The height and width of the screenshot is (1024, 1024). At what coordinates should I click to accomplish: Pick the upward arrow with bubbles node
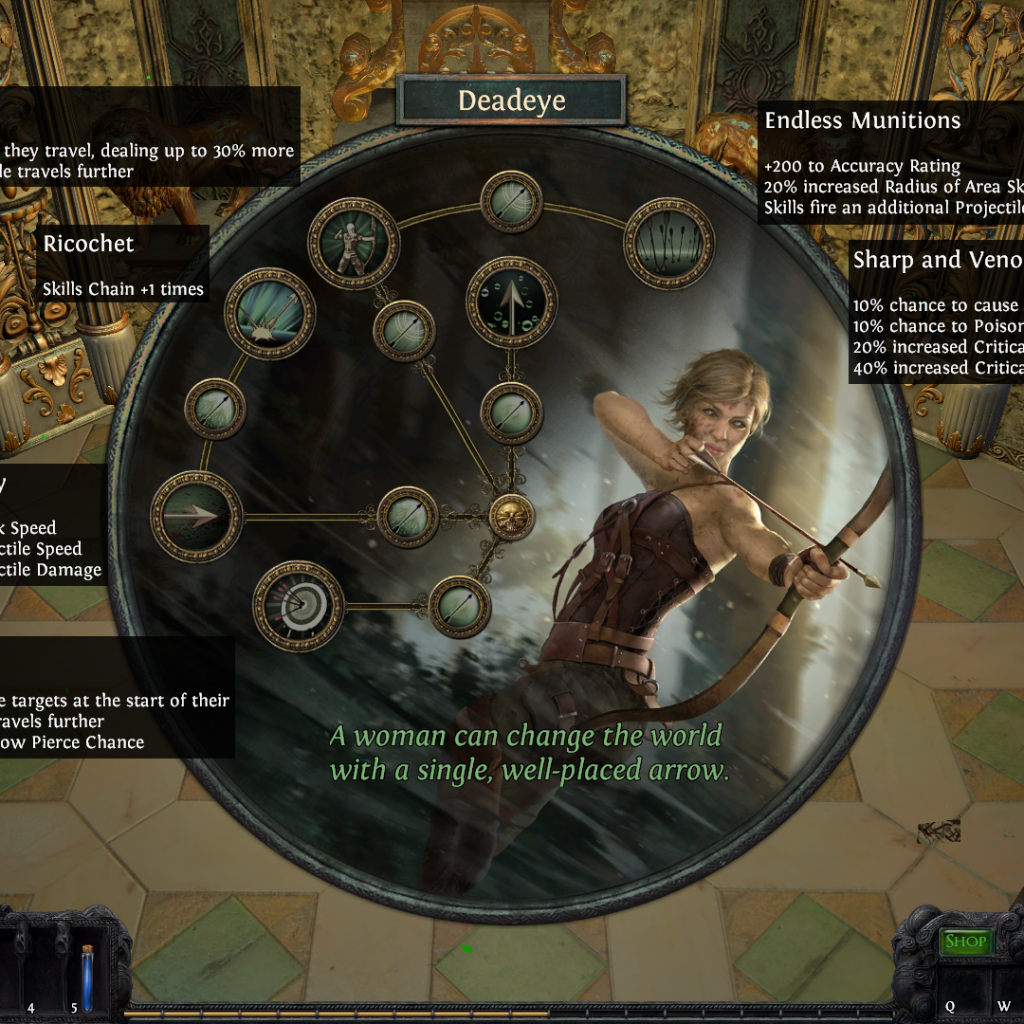511,302
